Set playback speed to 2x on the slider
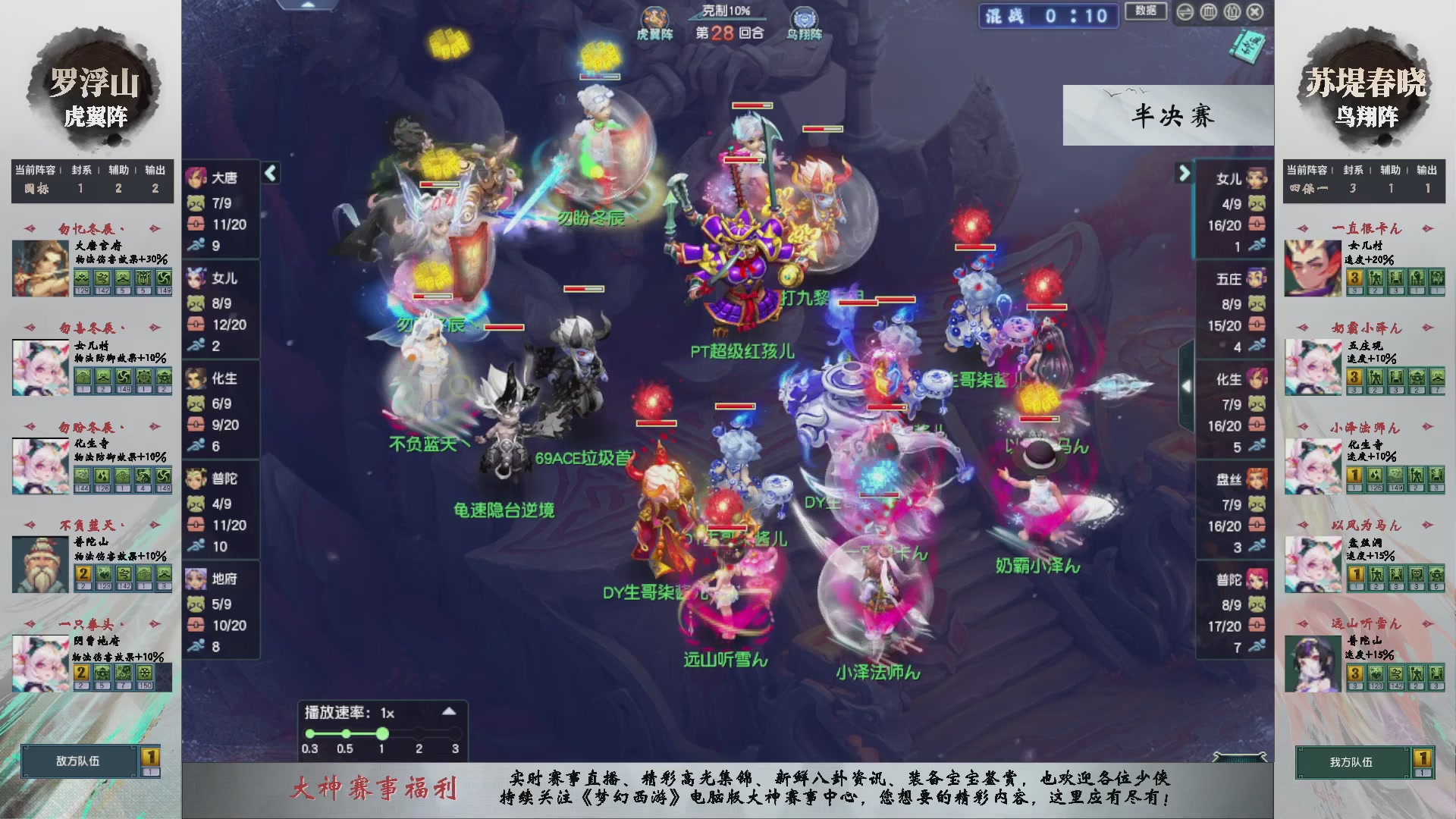The image size is (1456, 819). 419,733
